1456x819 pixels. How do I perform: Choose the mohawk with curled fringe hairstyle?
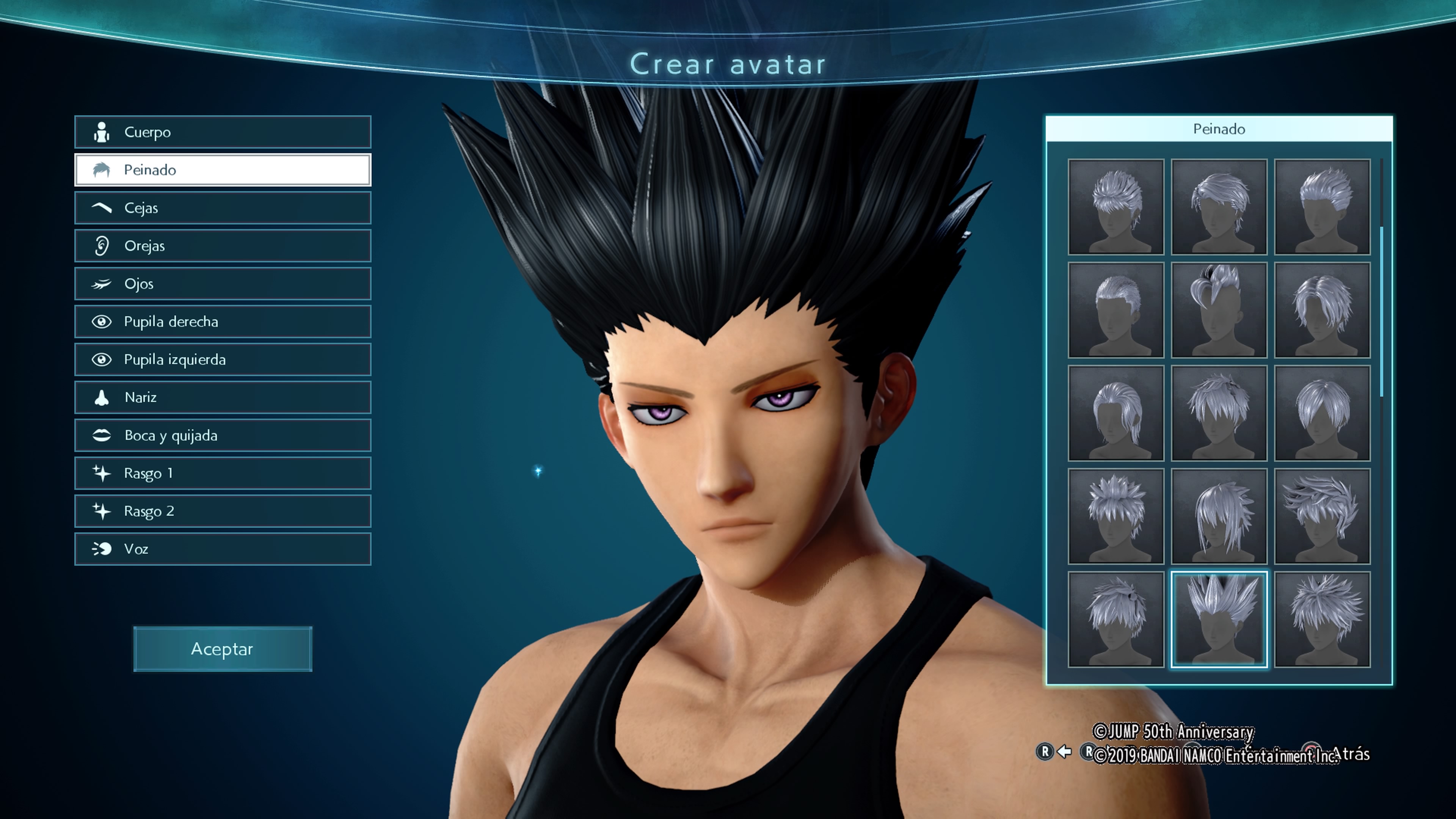pyautogui.click(x=1219, y=310)
